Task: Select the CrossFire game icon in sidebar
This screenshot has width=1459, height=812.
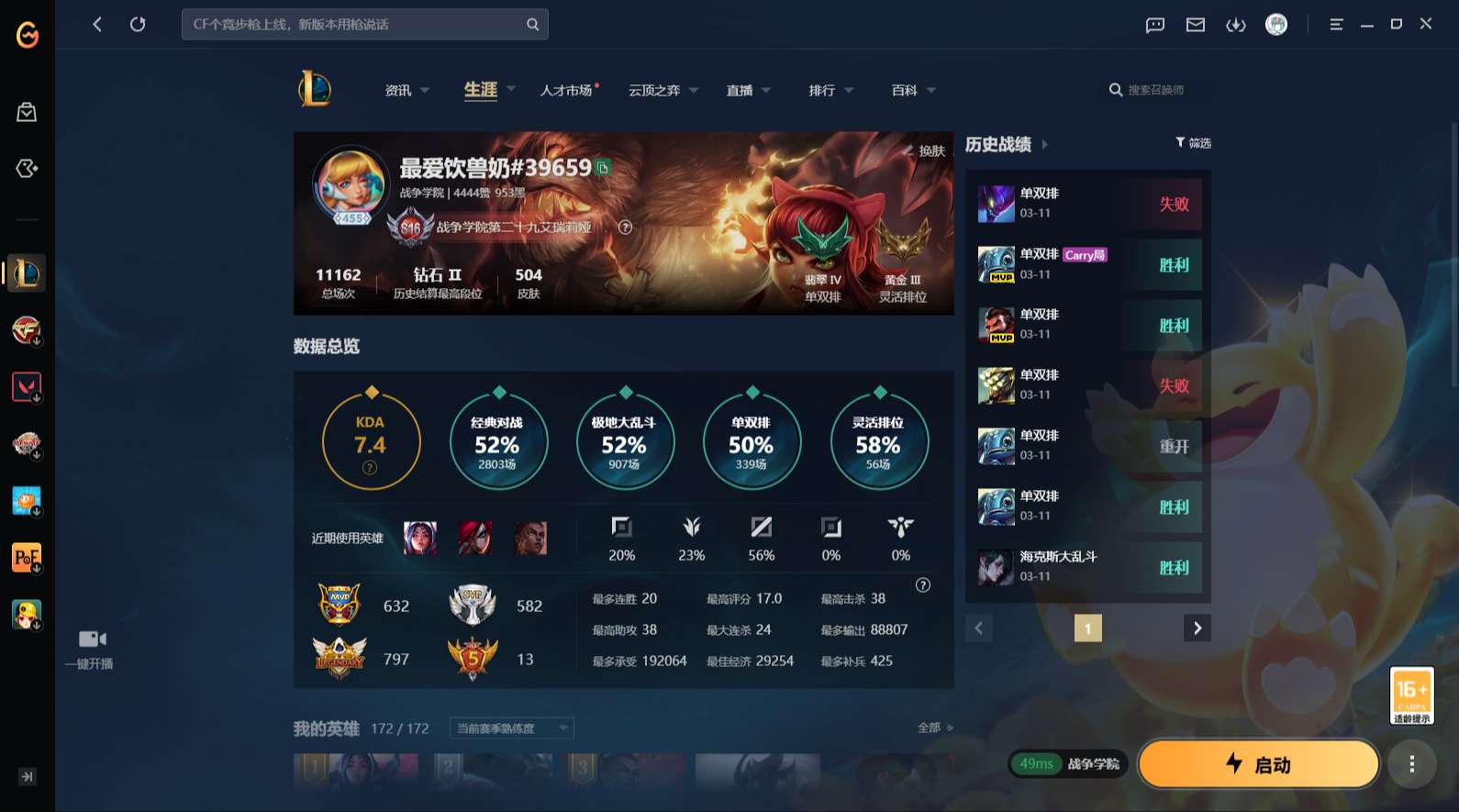Action: pos(25,330)
